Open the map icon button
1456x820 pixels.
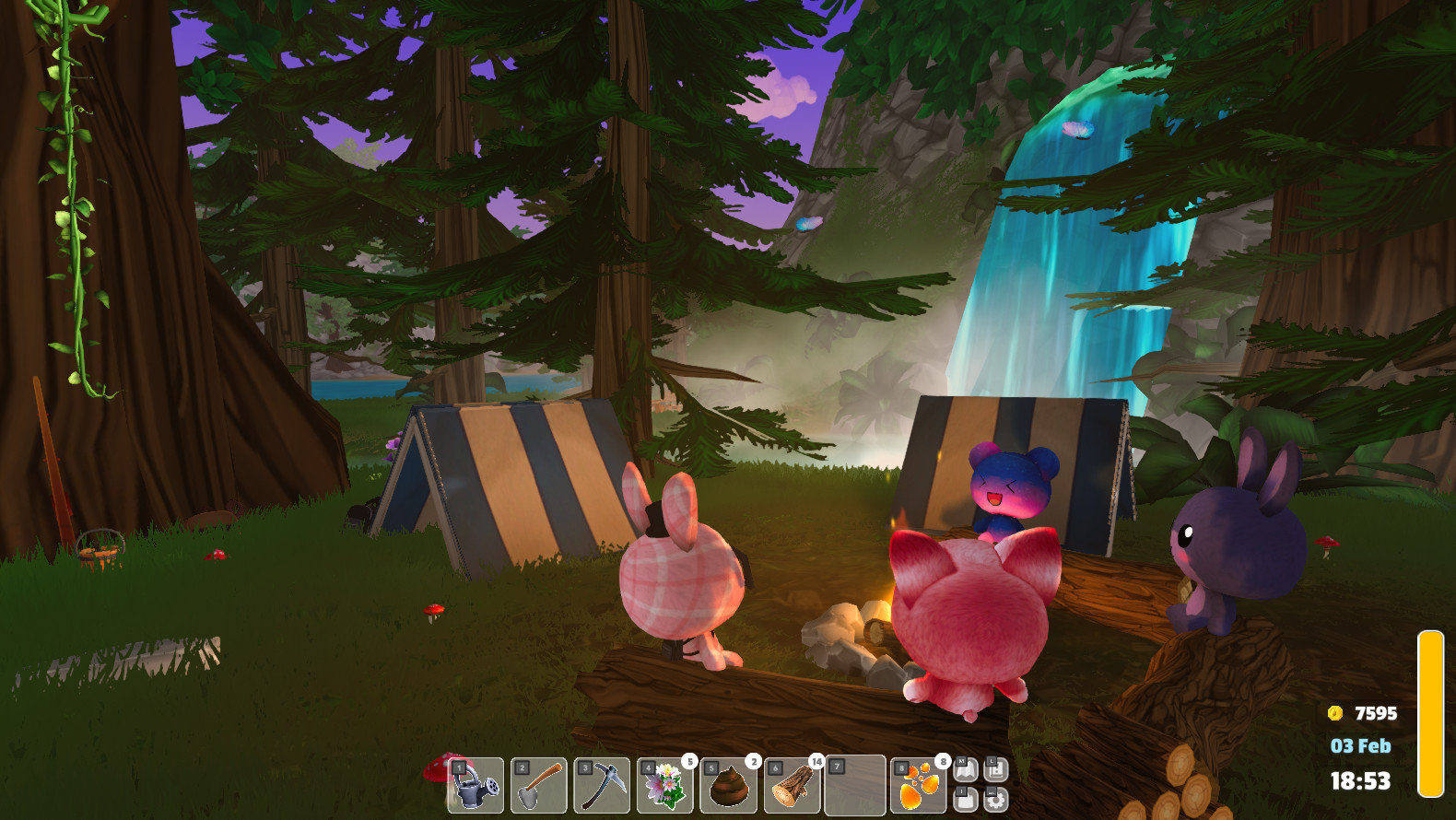click(x=966, y=770)
